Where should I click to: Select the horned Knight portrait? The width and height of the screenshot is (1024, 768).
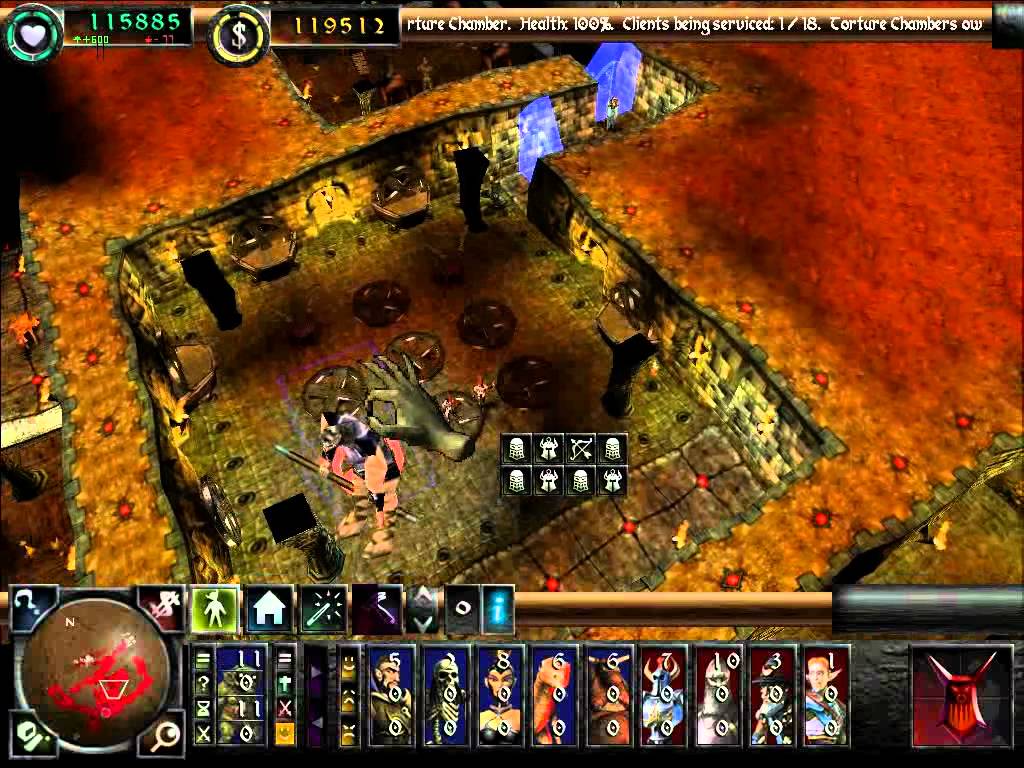663,697
